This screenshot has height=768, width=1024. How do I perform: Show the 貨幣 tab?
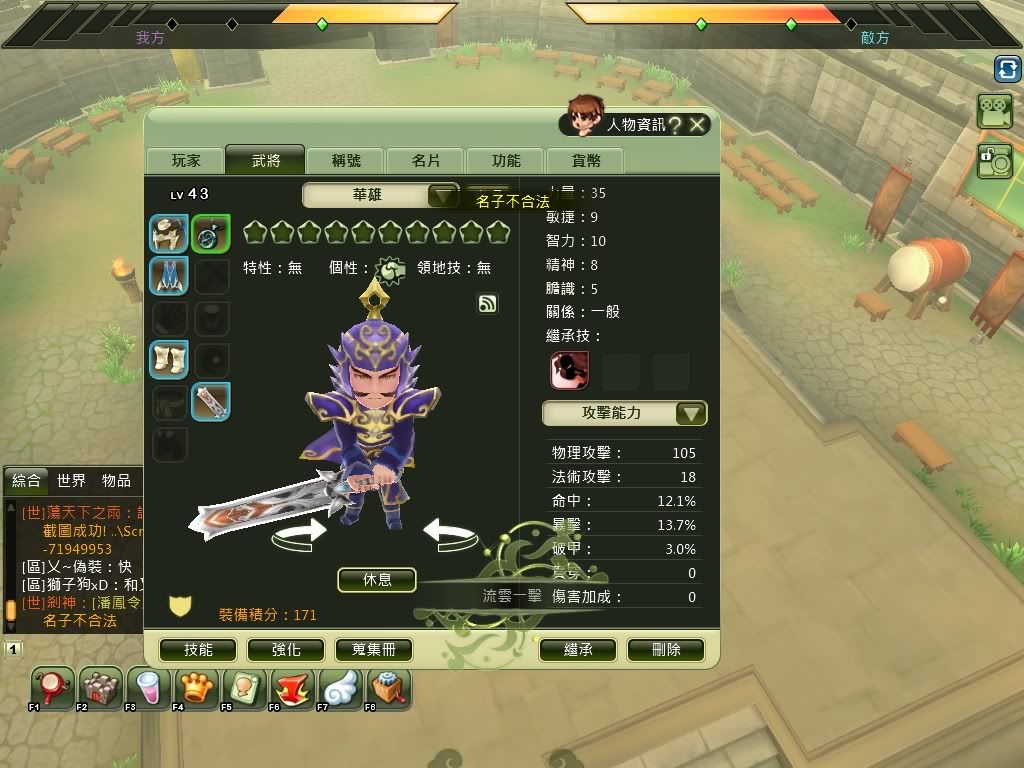pos(586,160)
